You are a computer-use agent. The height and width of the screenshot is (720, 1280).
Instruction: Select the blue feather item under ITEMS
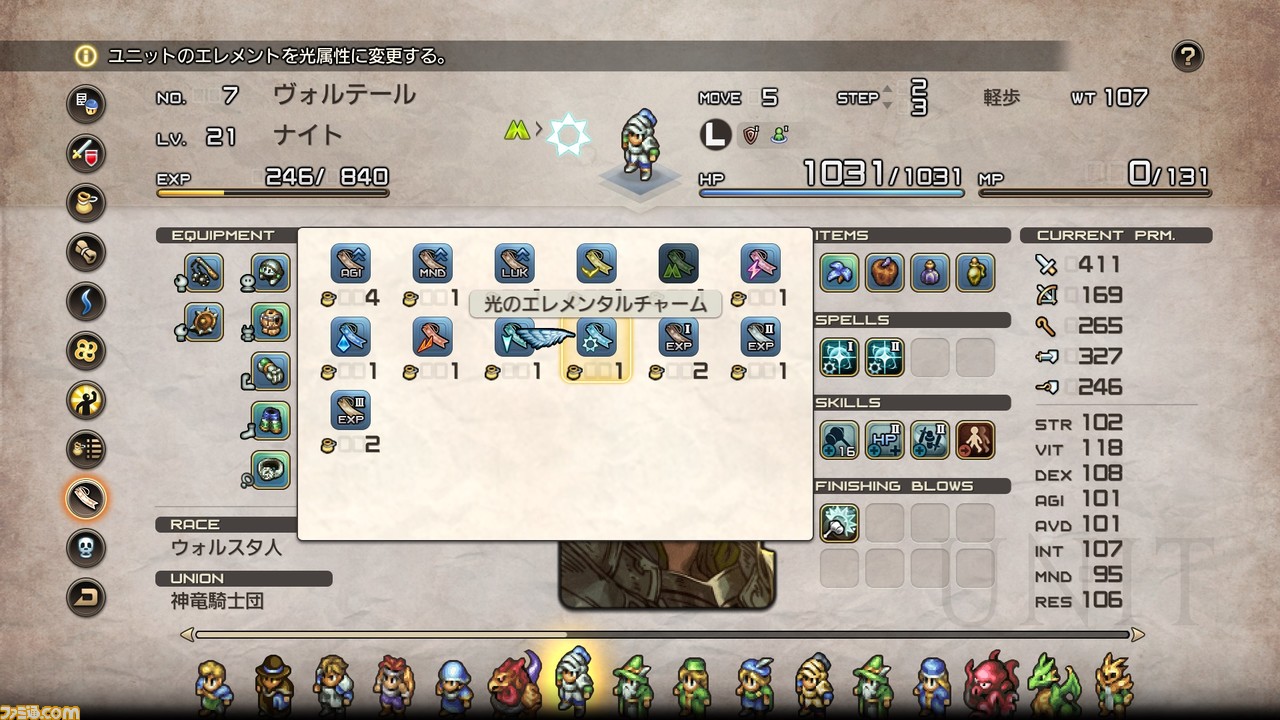pos(839,272)
